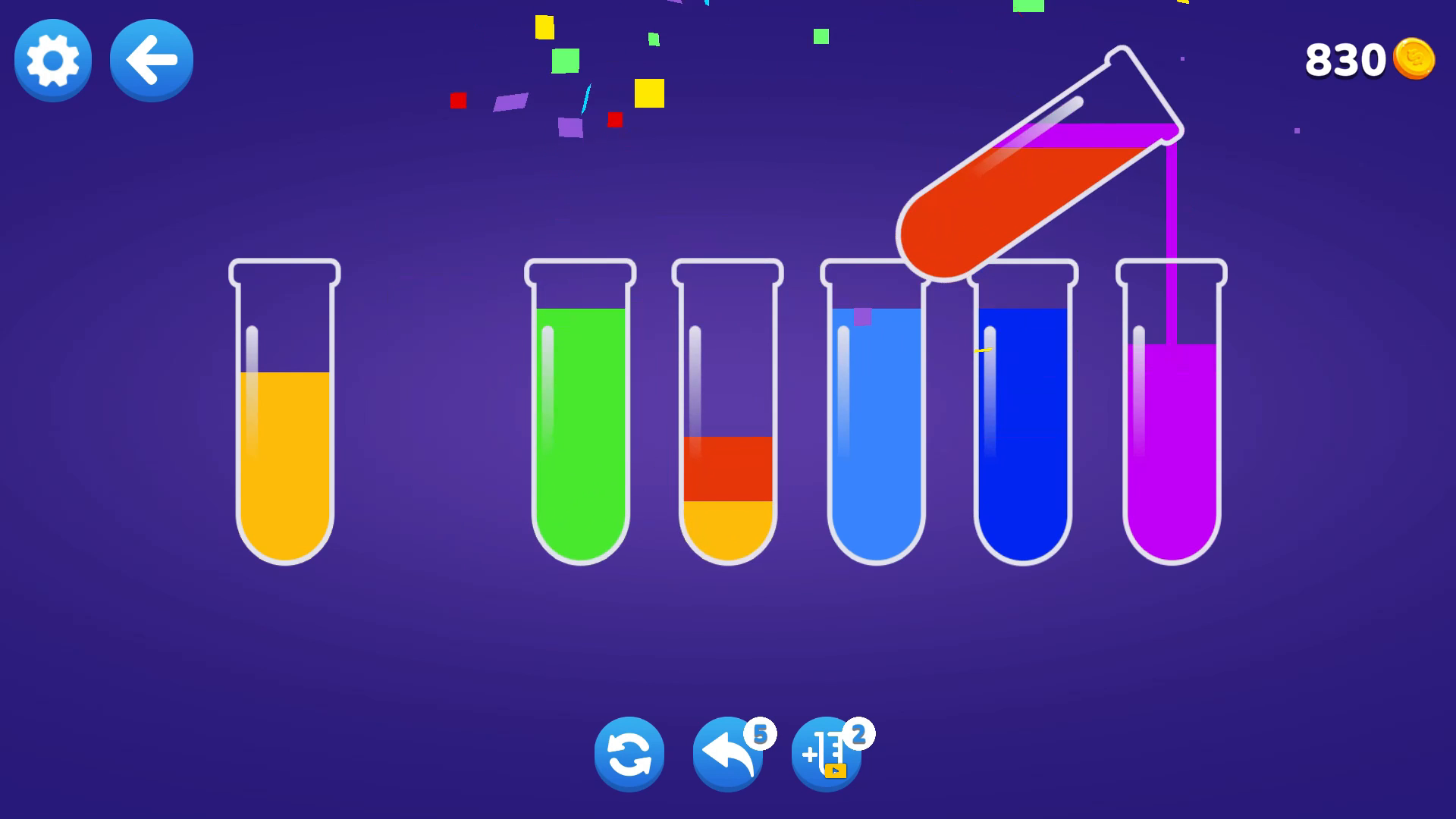Tap the coin counter displaying 830
This screenshot has height=819, width=1456.
click(x=1346, y=59)
